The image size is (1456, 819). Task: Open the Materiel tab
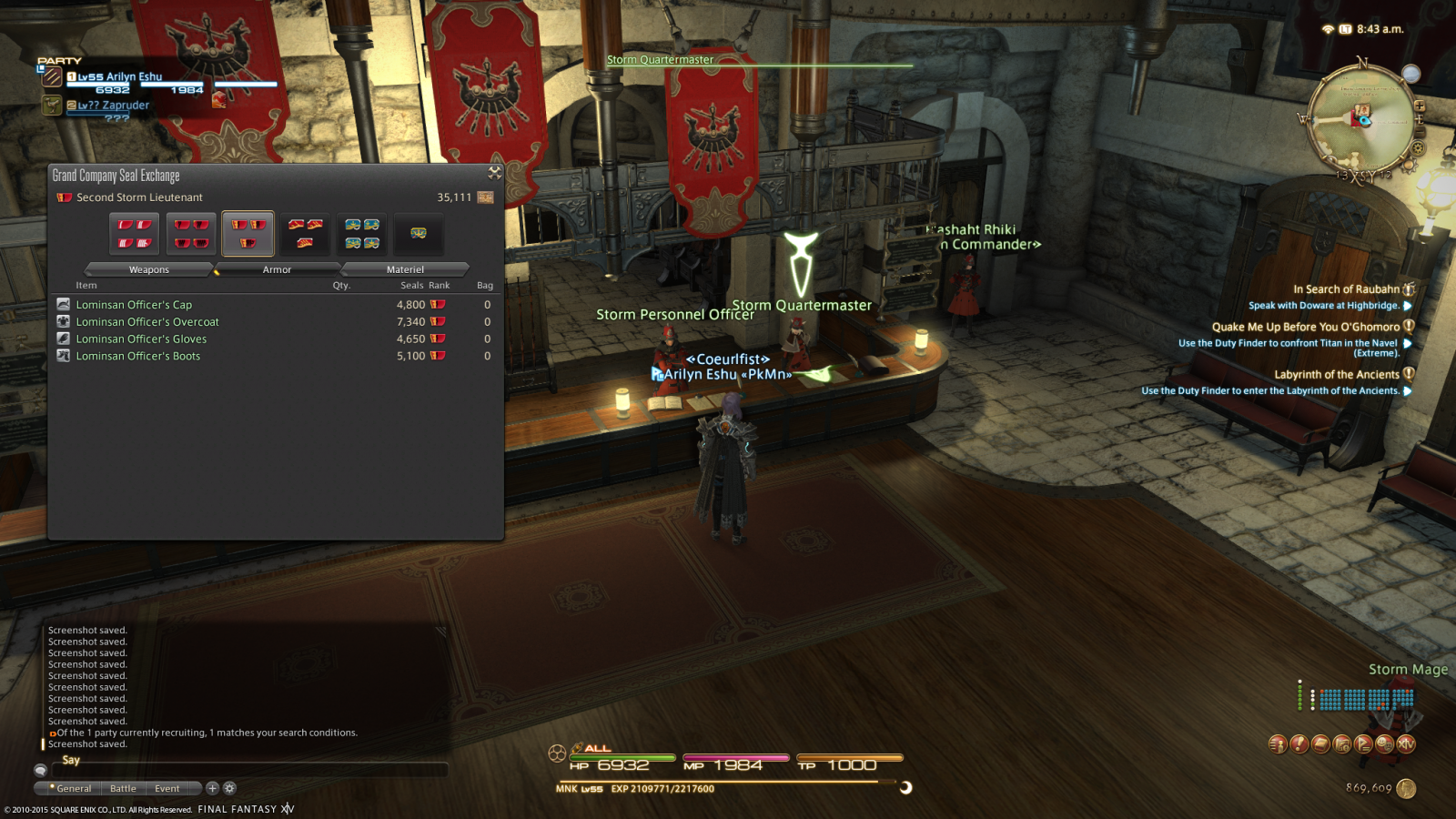[x=405, y=269]
